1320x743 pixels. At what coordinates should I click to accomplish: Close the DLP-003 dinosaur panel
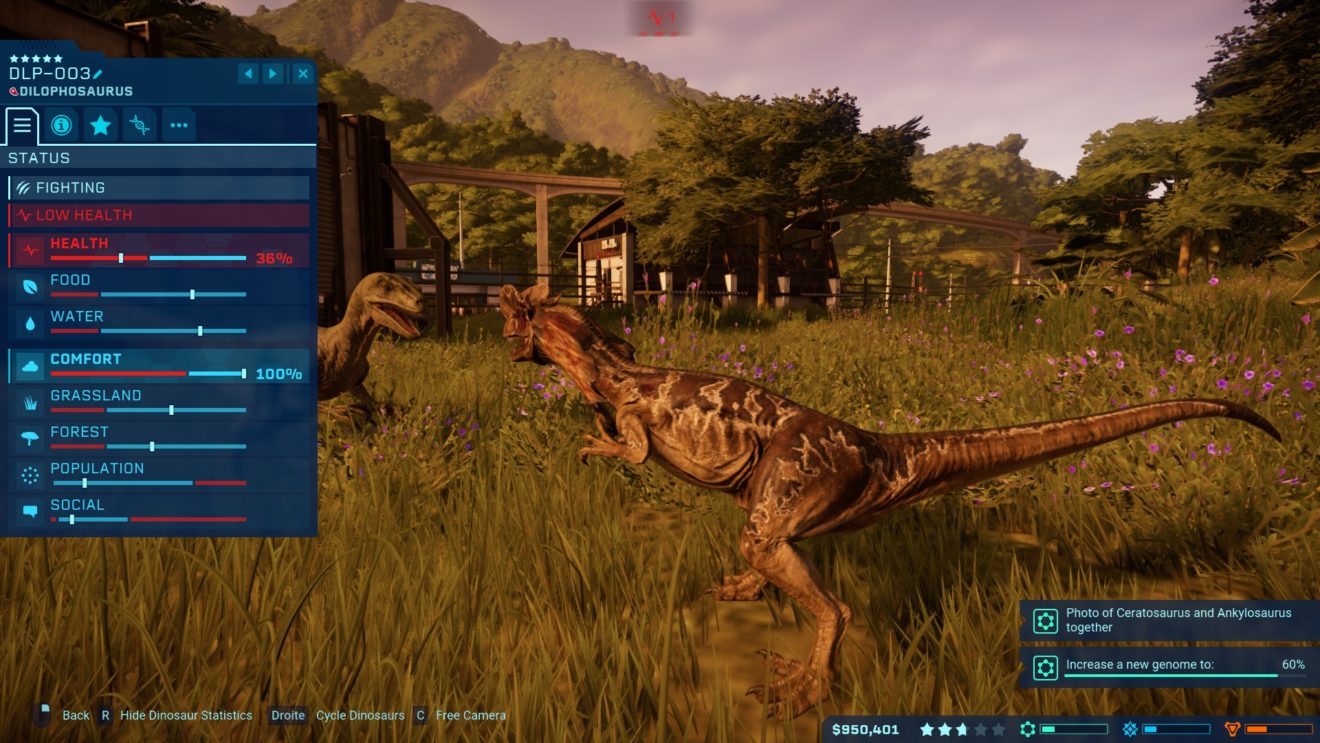point(302,74)
